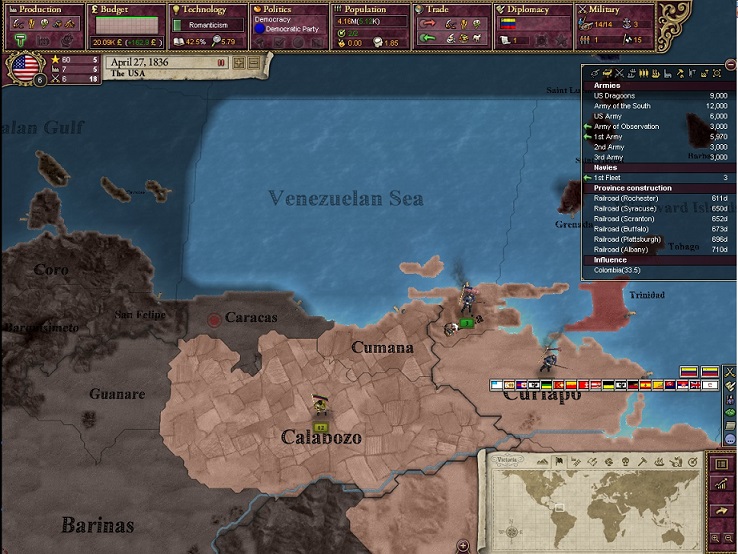This screenshot has height=554, width=738.
Task: Open the Technology screen
Action: 206,10
